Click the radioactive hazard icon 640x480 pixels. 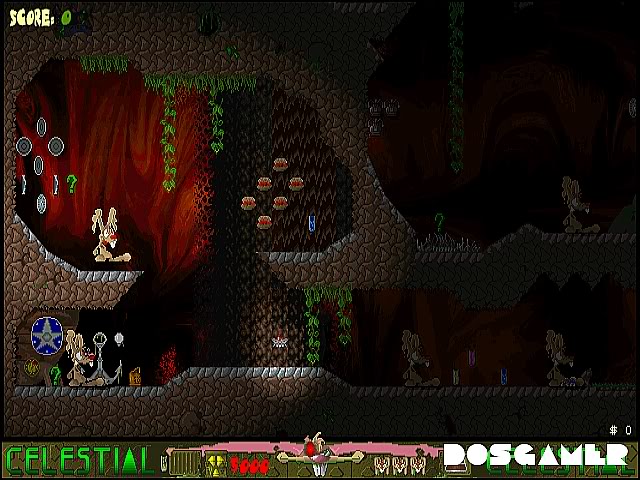point(216,463)
